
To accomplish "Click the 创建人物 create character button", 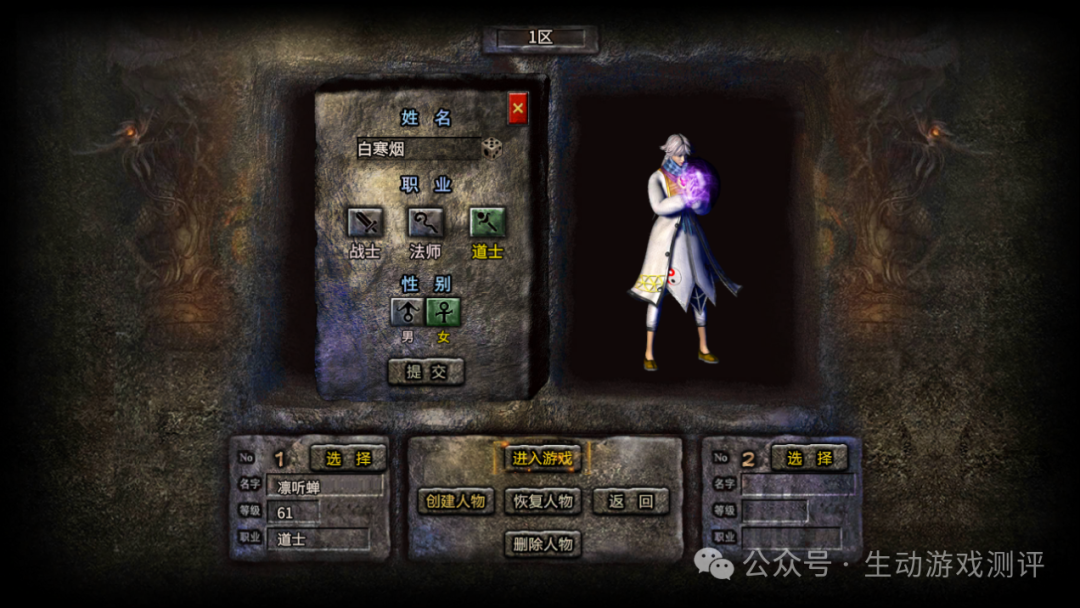I will [x=456, y=501].
